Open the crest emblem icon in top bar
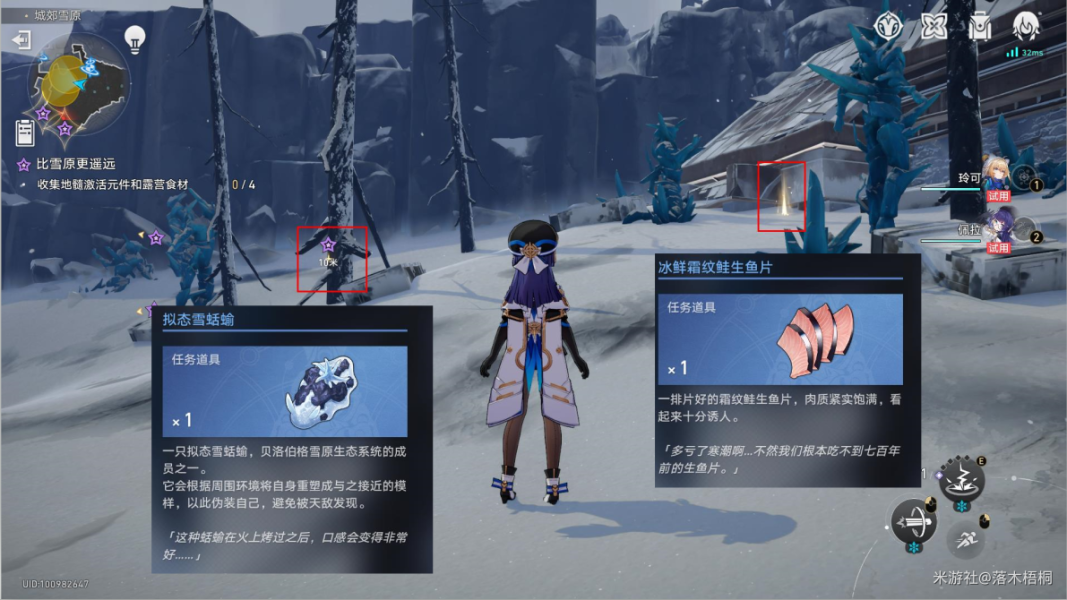The width and height of the screenshot is (1067, 600). 888,27
